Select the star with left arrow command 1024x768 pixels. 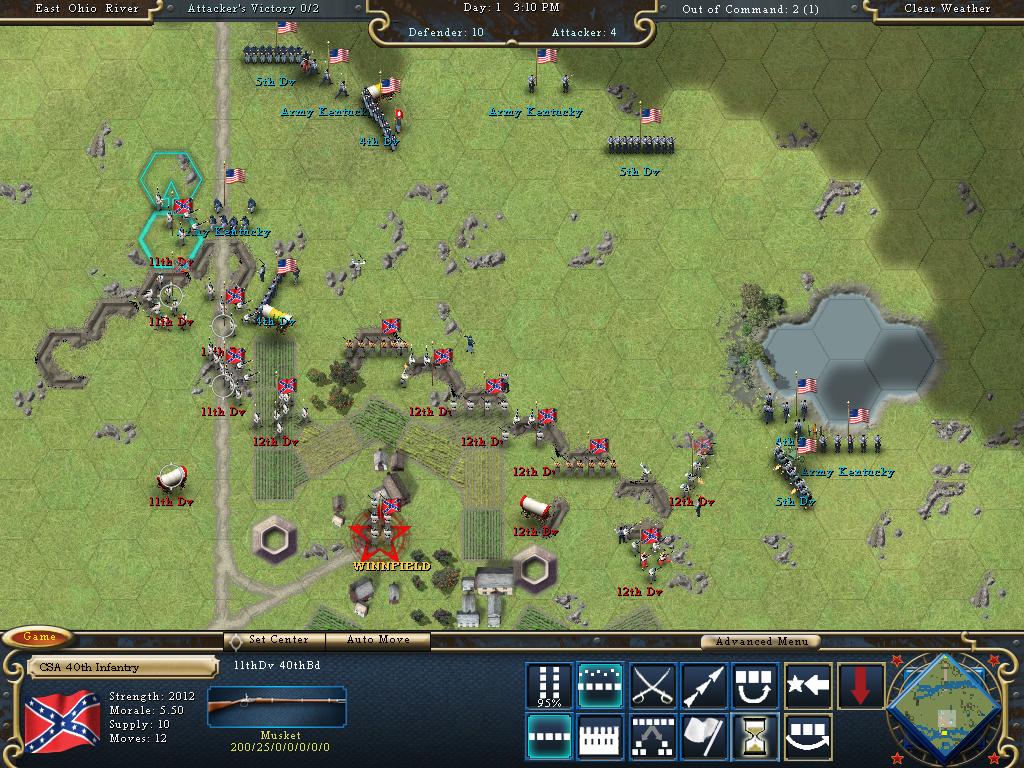click(x=807, y=686)
